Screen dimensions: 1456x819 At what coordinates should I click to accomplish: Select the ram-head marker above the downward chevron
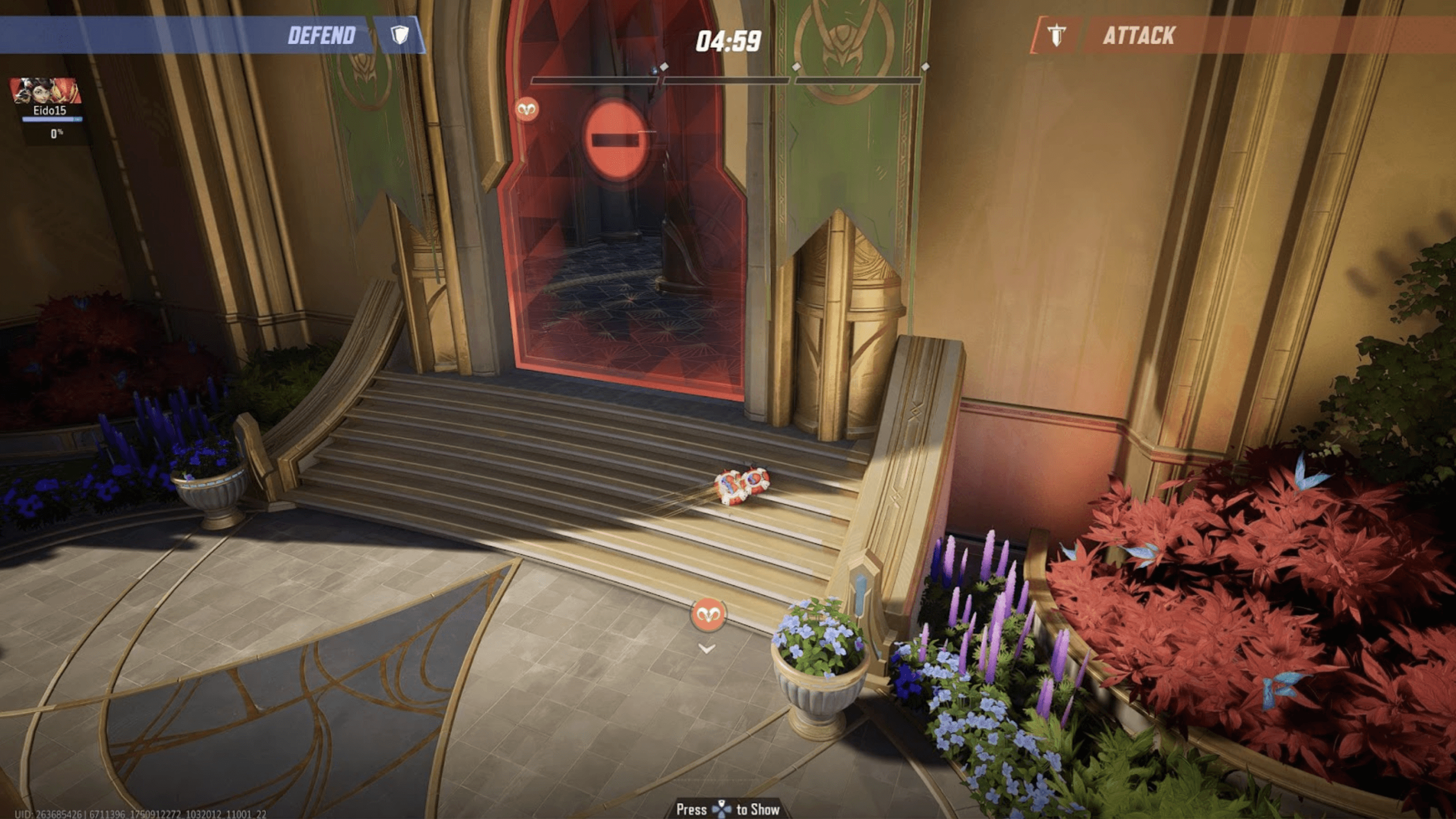(x=708, y=614)
